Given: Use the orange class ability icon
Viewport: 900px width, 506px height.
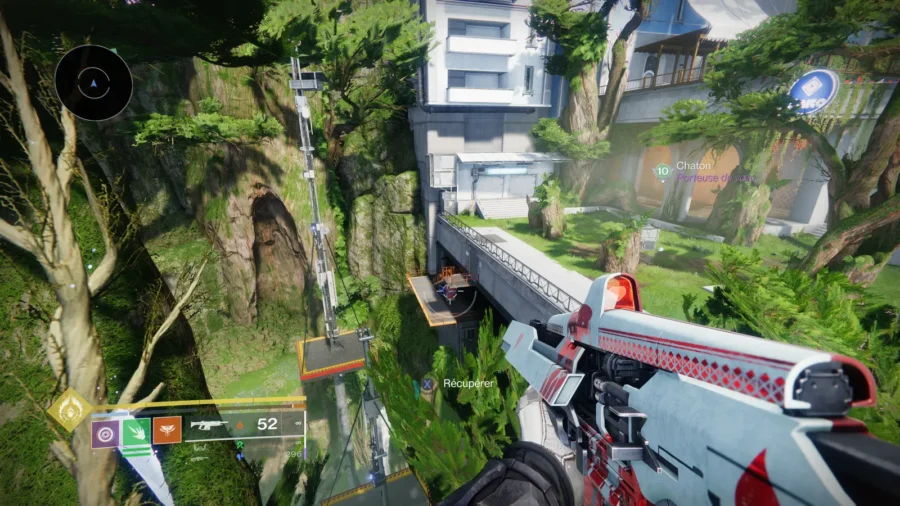Looking at the screenshot, I should tap(167, 430).
